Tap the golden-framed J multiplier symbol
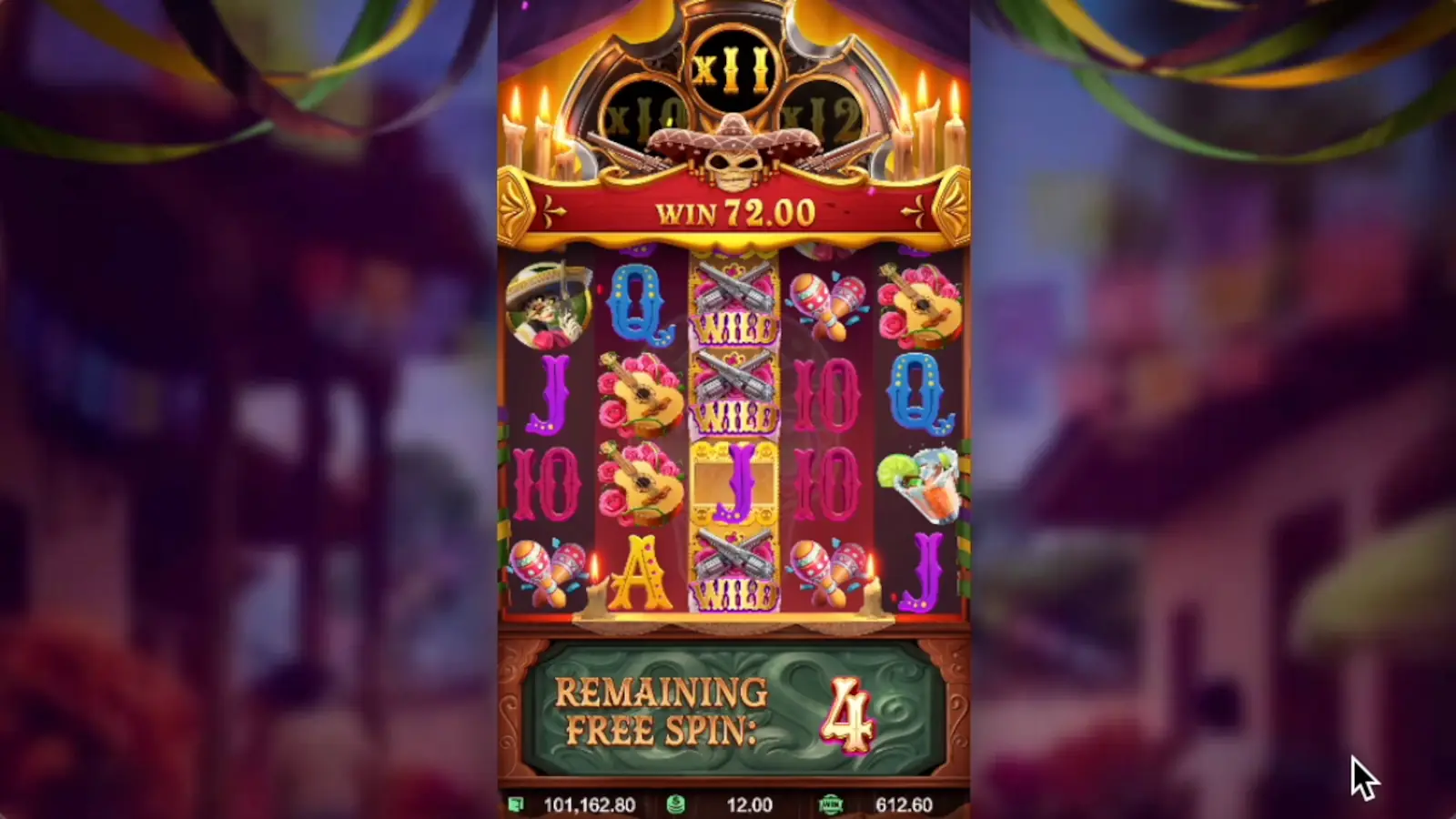 point(735,487)
